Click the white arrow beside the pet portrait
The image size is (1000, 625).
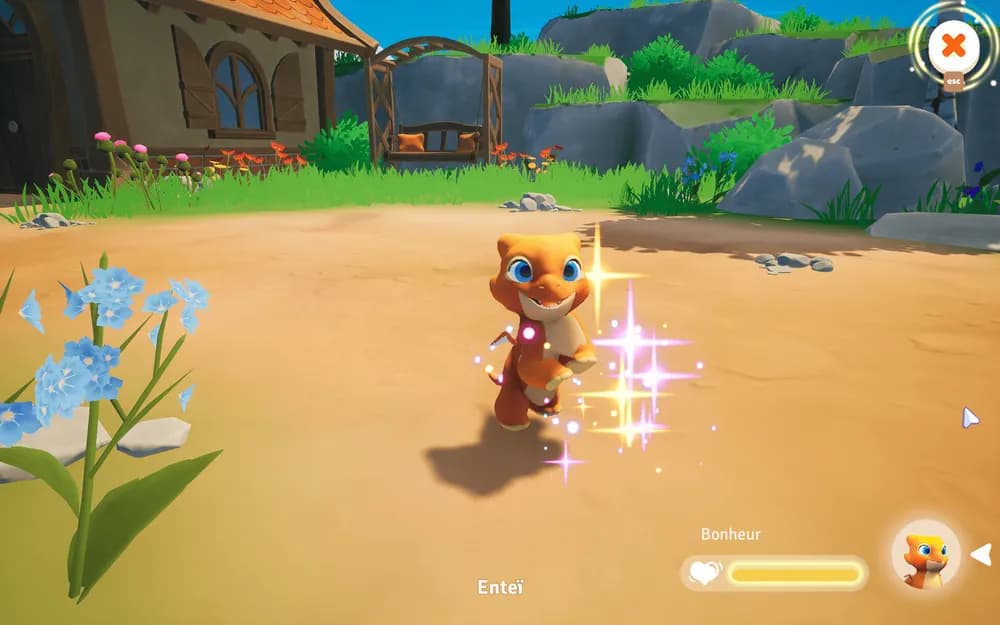pyautogui.click(x=982, y=554)
